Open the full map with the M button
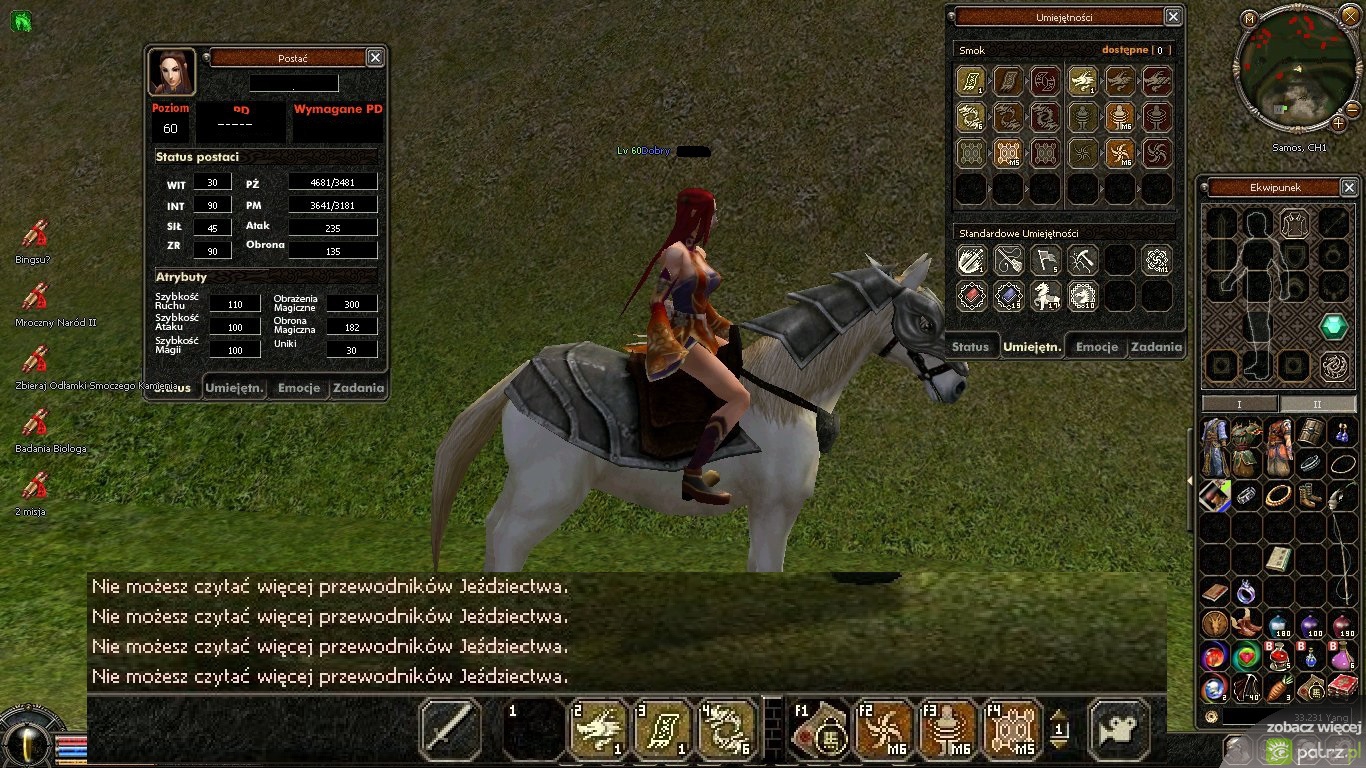The width and height of the screenshot is (1366, 768). (x=1249, y=19)
